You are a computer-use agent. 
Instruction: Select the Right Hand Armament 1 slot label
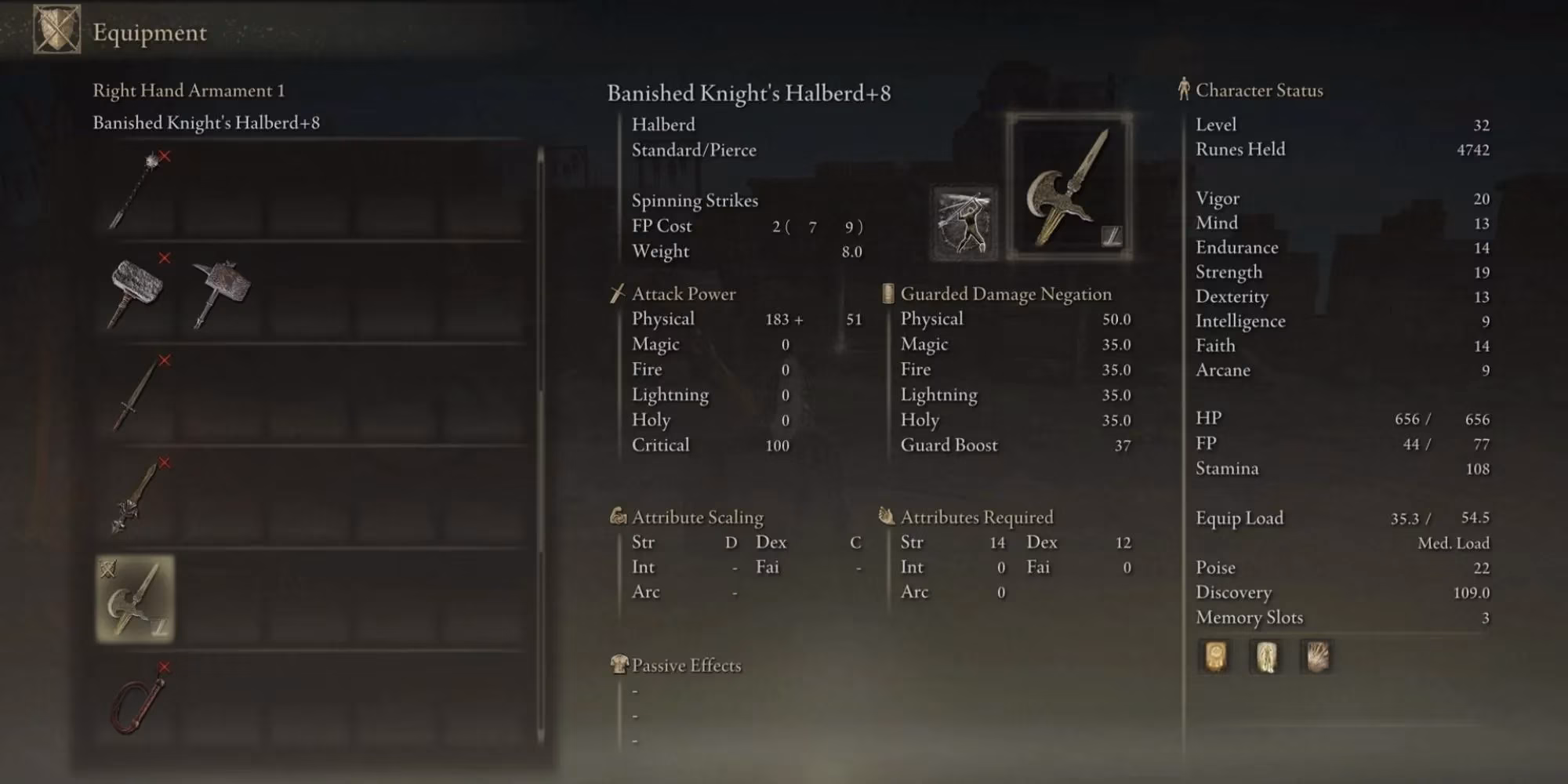(x=188, y=90)
